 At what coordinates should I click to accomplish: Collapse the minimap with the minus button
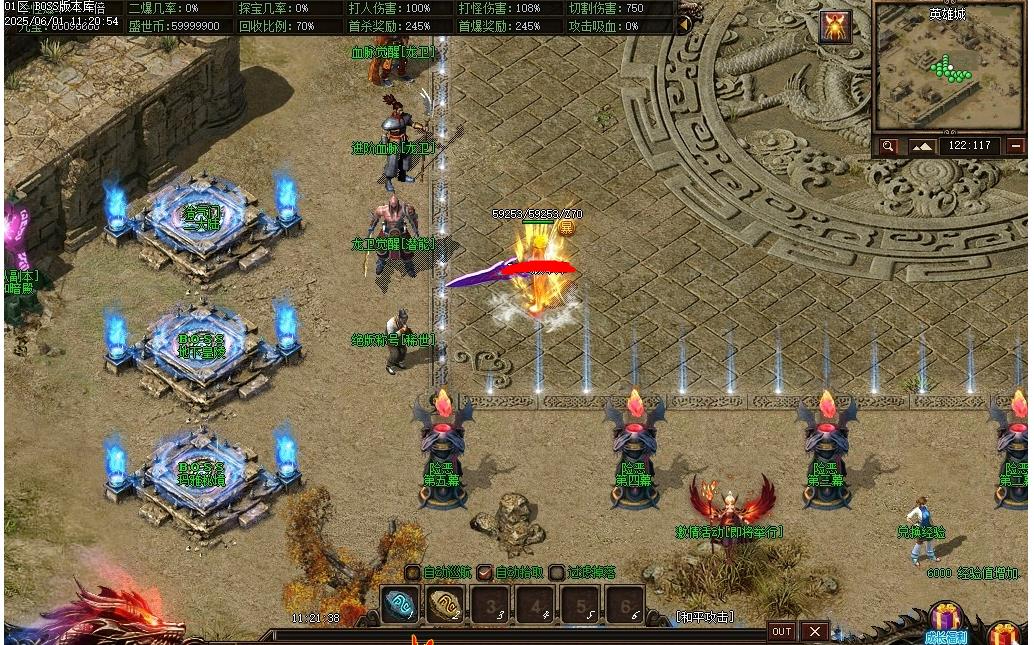pos(1015,146)
